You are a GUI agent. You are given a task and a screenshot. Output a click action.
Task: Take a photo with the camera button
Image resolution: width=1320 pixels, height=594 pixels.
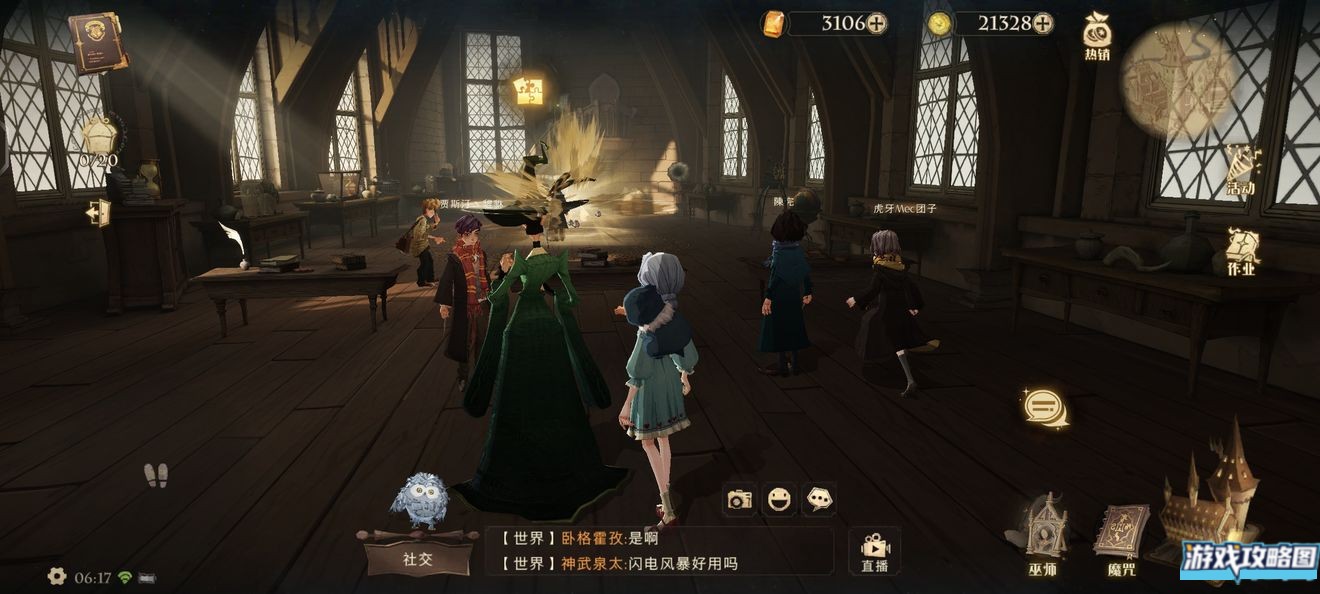pyautogui.click(x=740, y=499)
